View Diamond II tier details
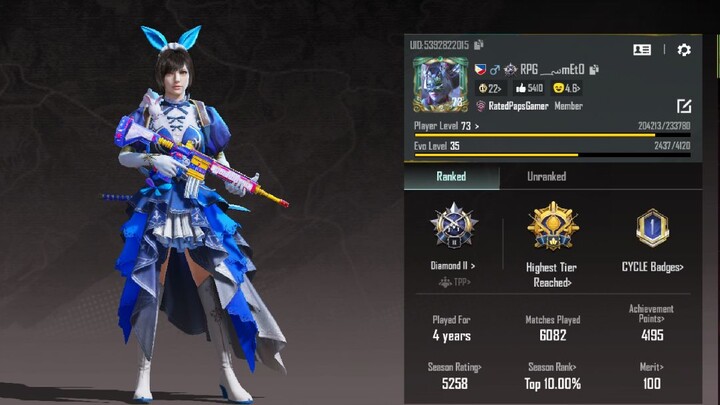 pyautogui.click(x=453, y=267)
